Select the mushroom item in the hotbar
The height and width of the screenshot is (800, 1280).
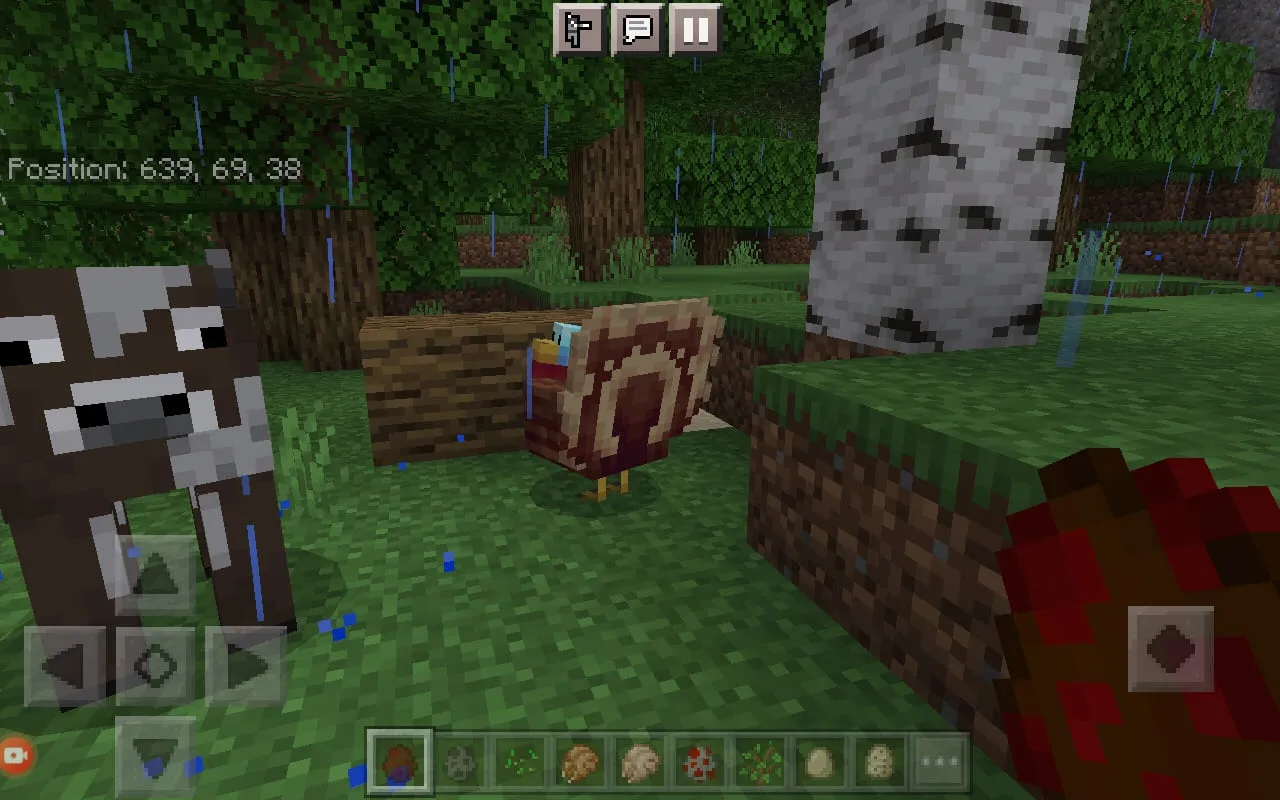699,763
